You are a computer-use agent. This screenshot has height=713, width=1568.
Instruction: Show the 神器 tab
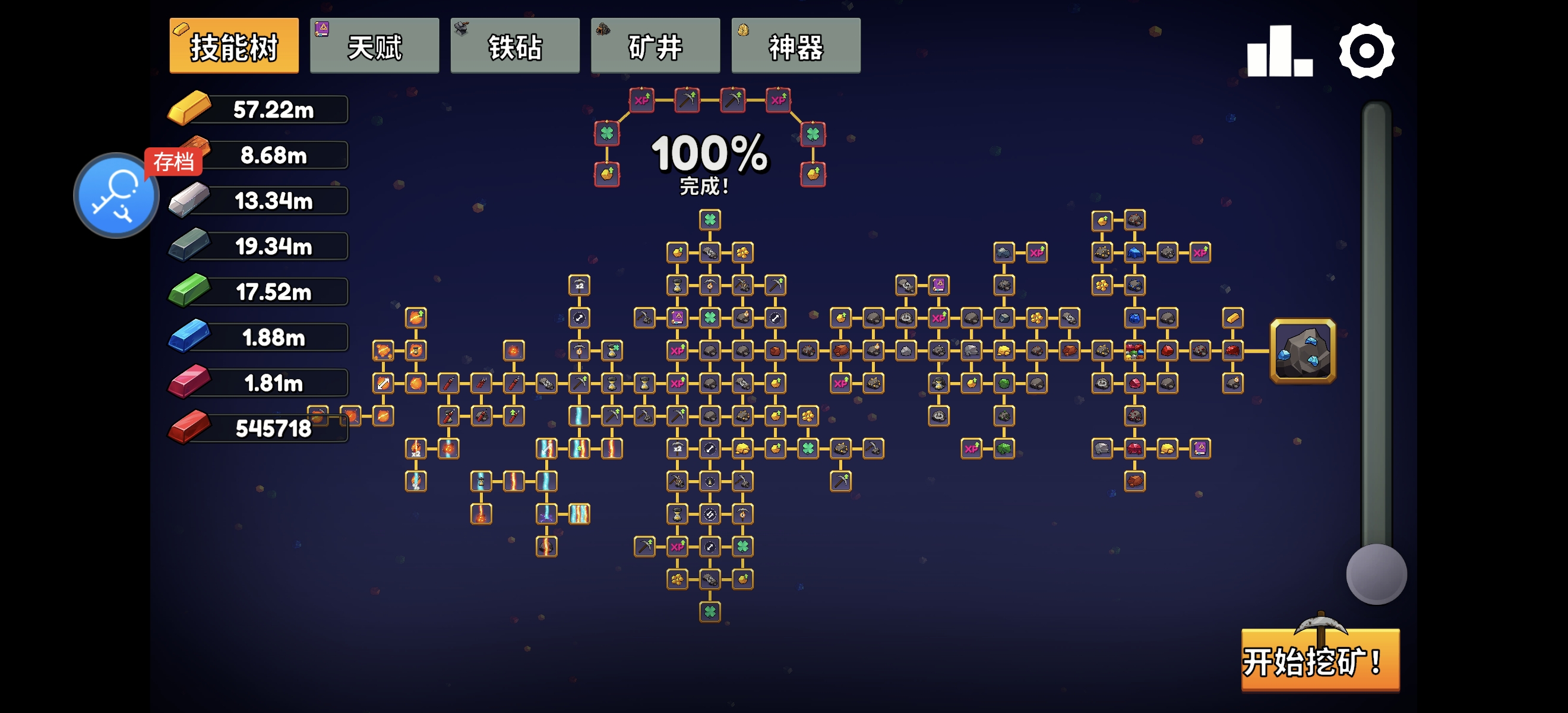click(x=795, y=46)
